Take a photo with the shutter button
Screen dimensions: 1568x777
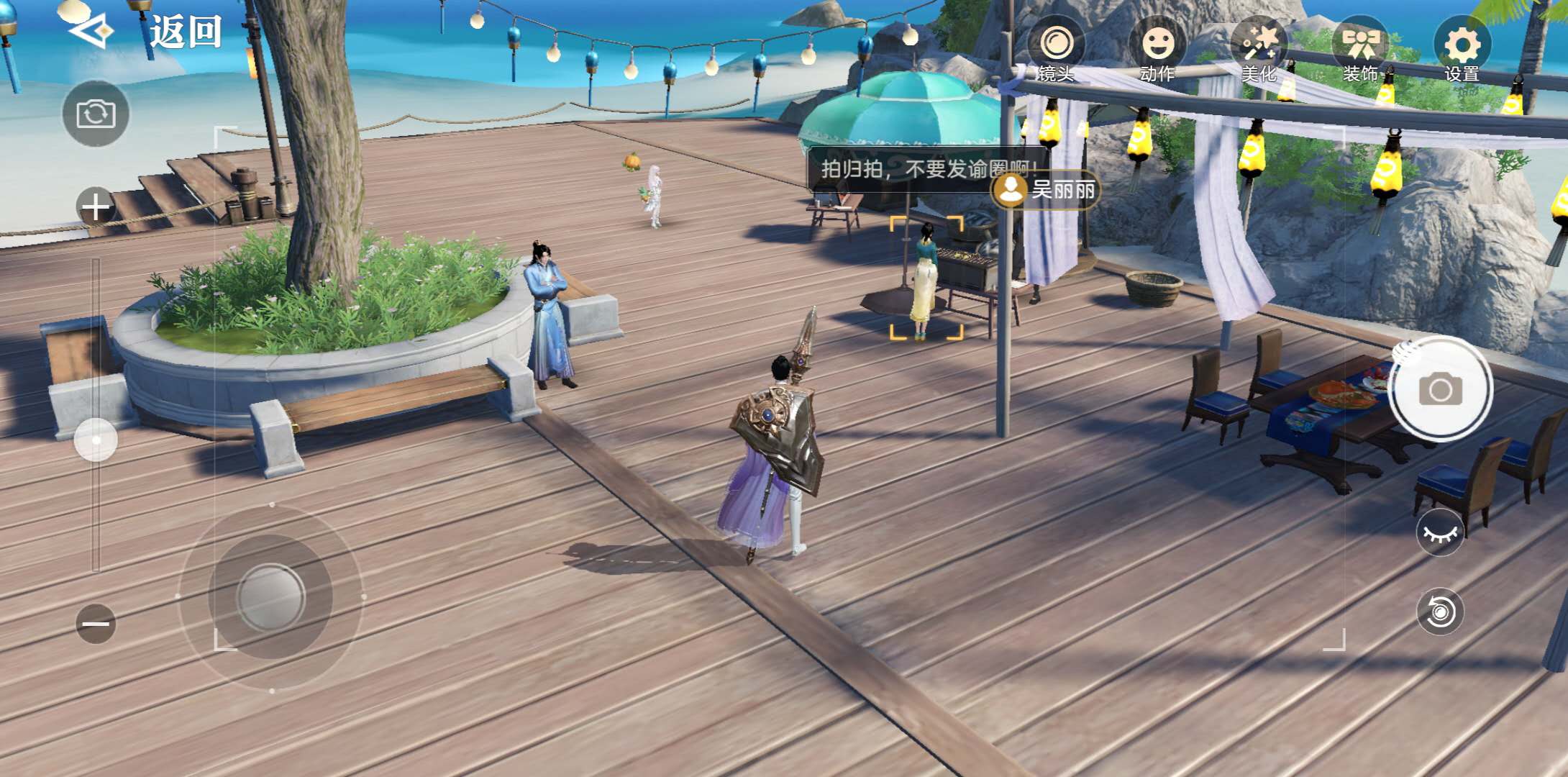point(1440,389)
